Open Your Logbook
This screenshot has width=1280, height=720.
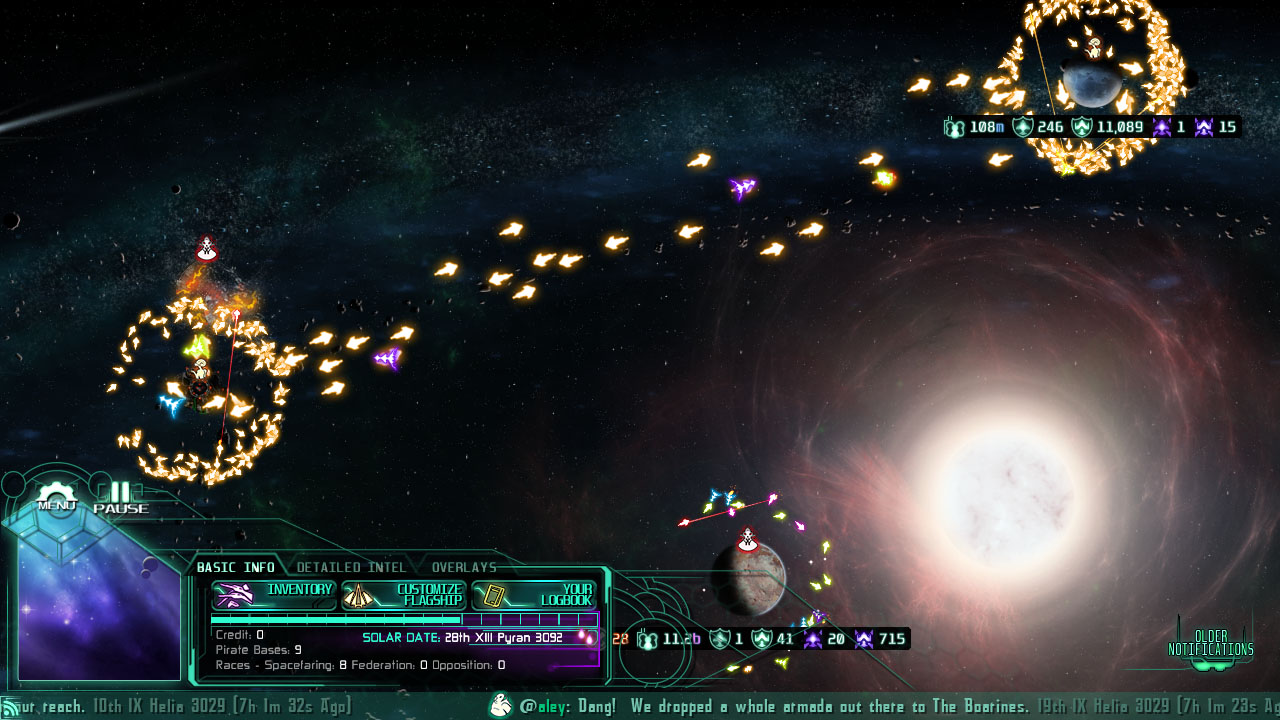pos(533,595)
